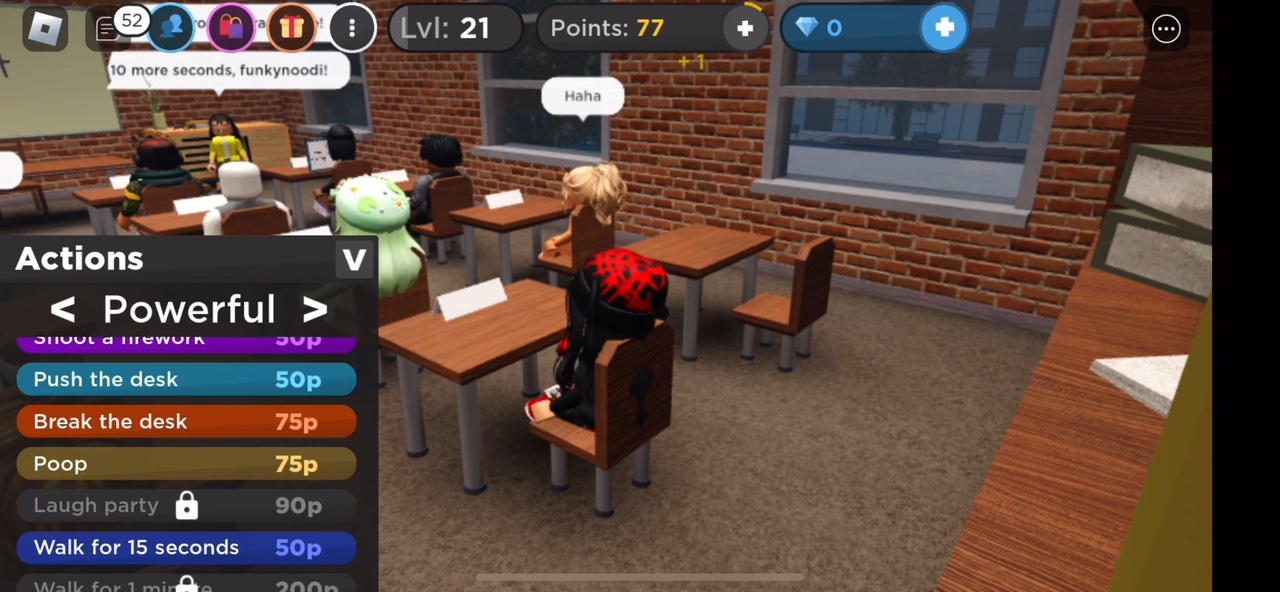
Task: Switch to the next action category
Action: pos(315,310)
